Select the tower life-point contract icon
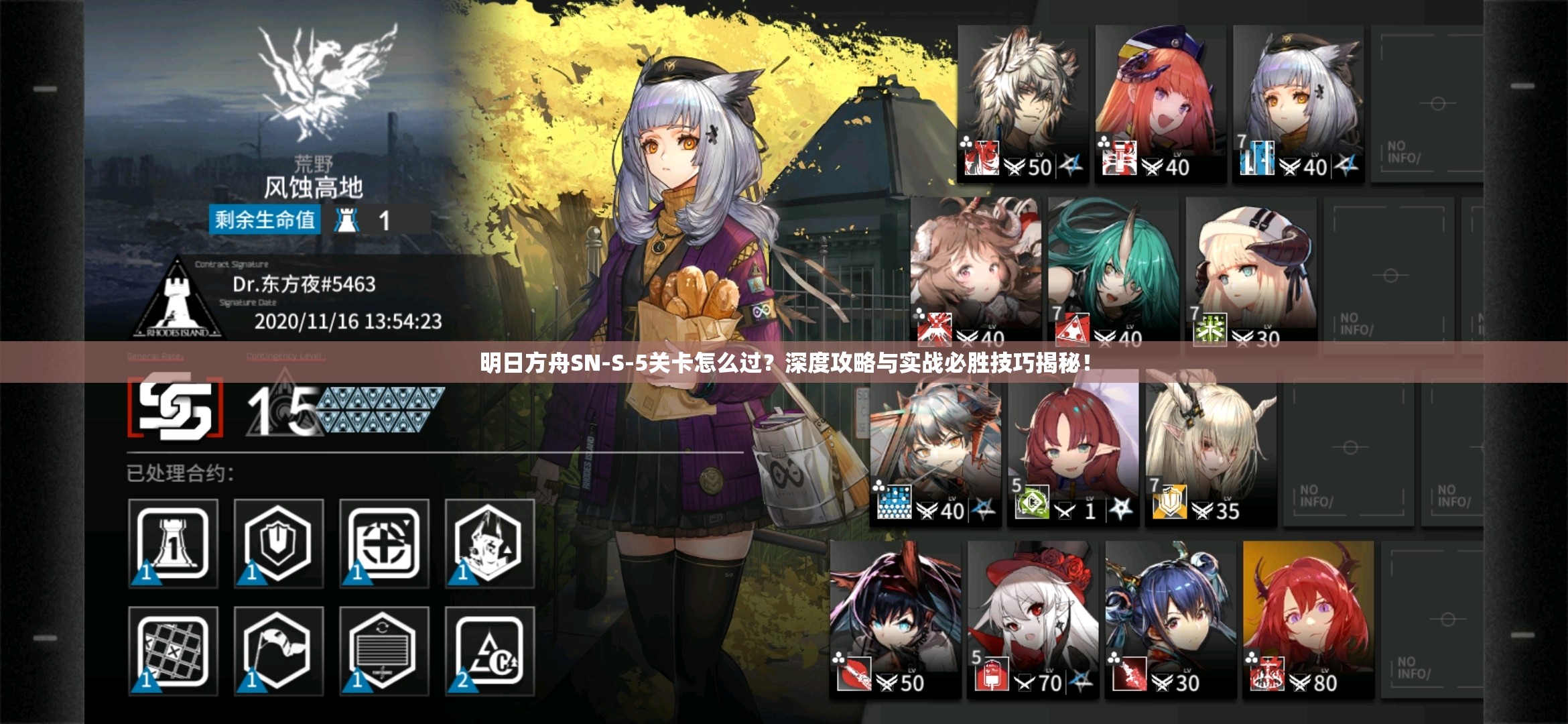This screenshot has width=1568, height=724. click(x=173, y=543)
